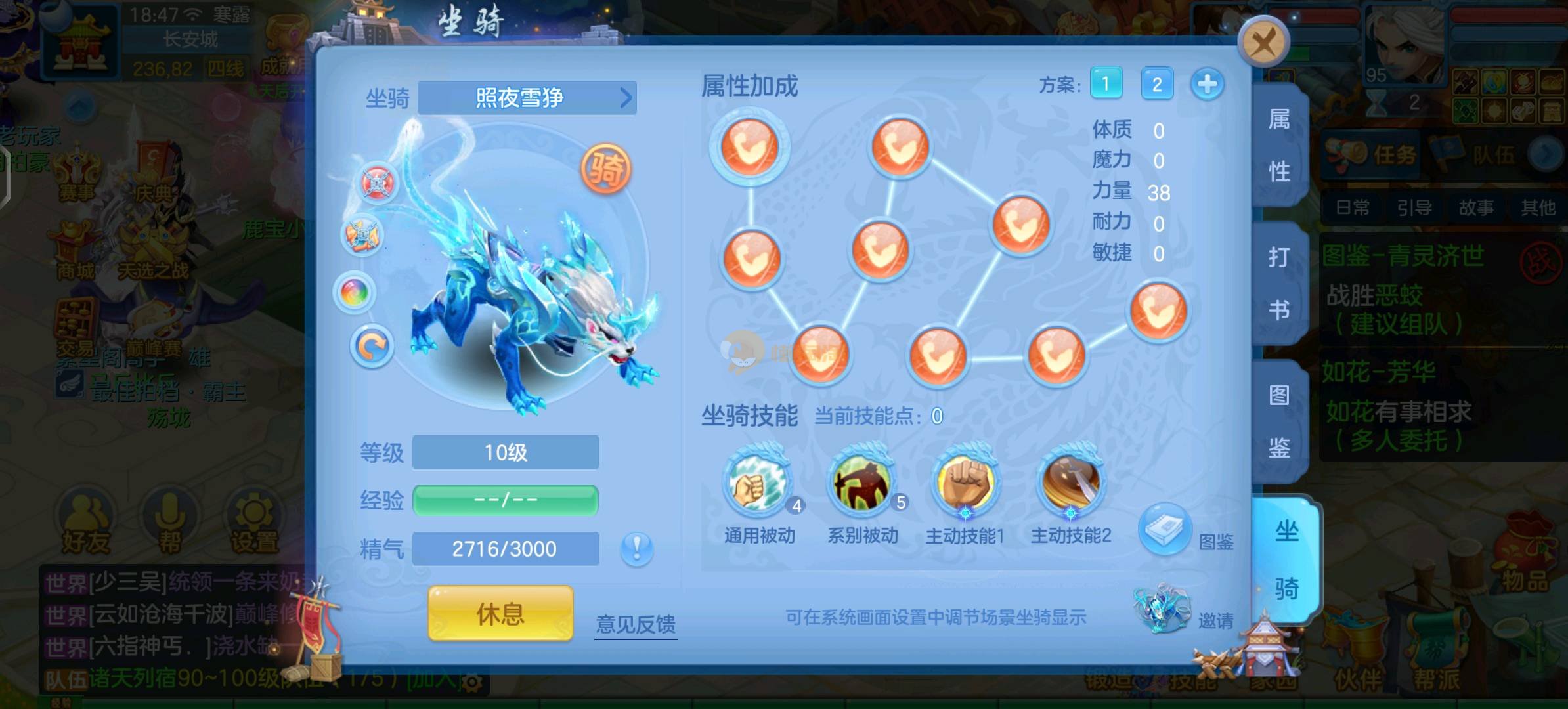Click the orange 骑 ride button
The width and height of the screenshot is (1568, 709).
(605, 169)
